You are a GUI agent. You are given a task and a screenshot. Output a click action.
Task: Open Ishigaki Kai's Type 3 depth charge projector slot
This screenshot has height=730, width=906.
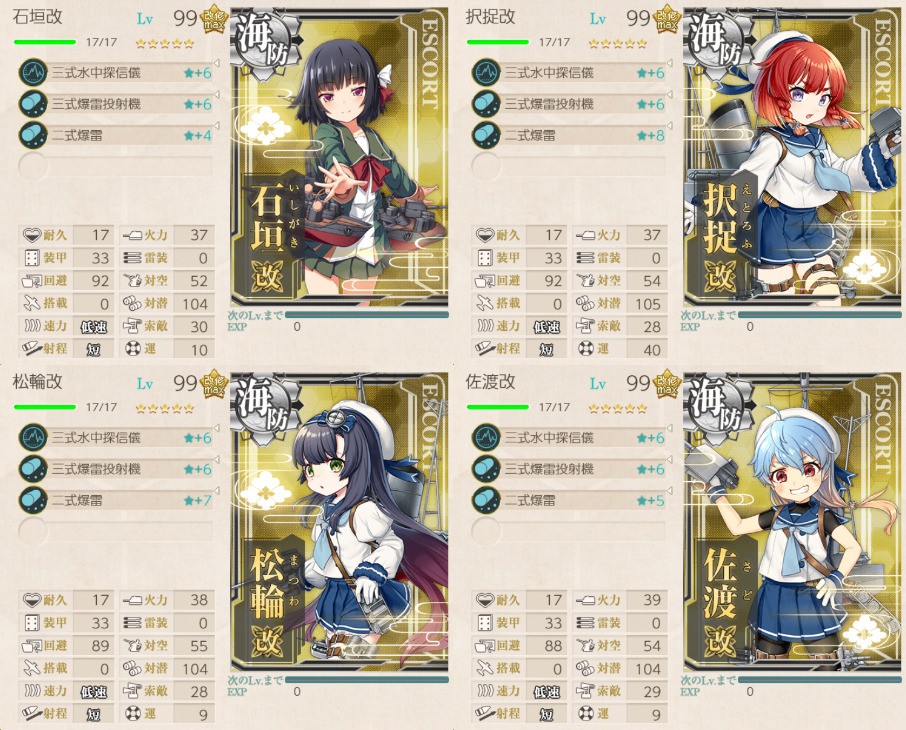coord(115,104)
